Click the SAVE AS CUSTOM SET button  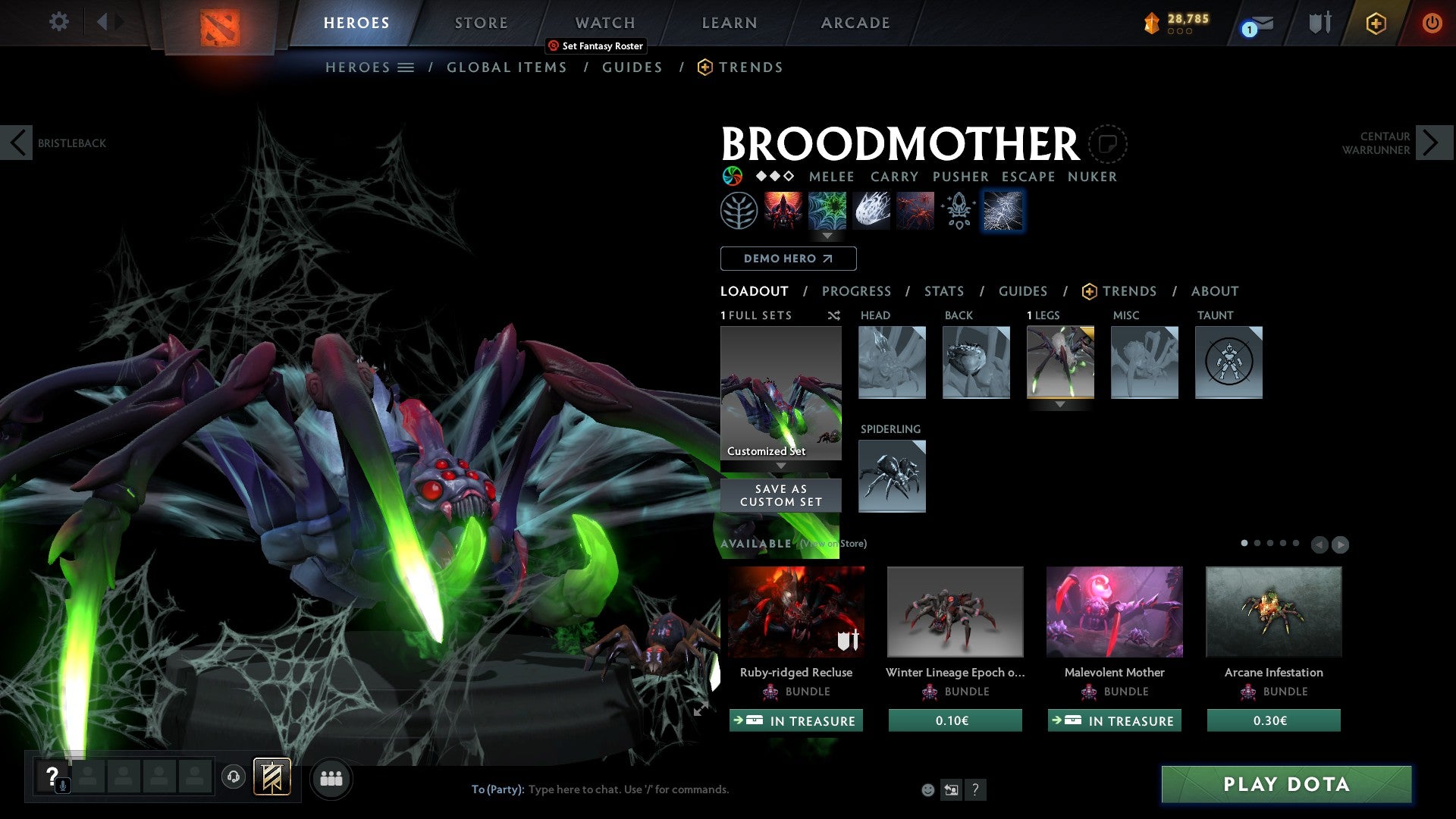point(780,494)
